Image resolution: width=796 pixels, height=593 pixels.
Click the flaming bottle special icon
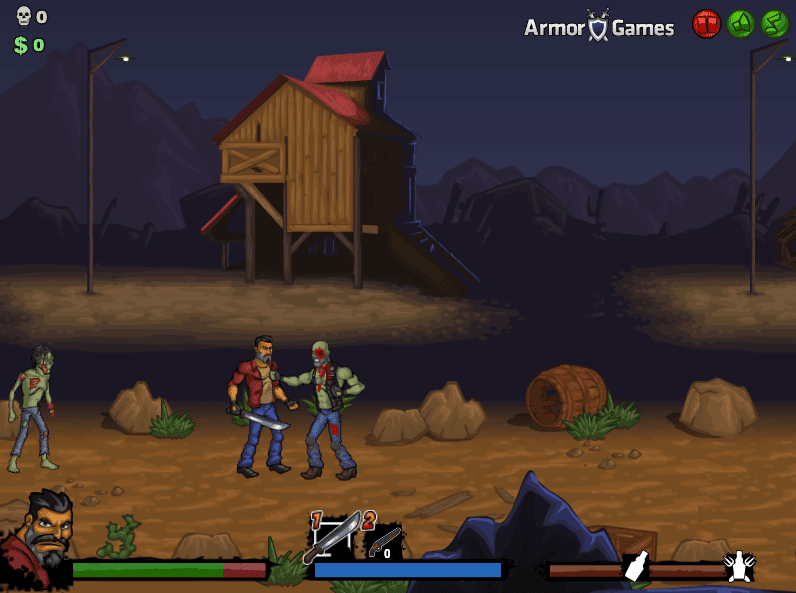[739, 567]
